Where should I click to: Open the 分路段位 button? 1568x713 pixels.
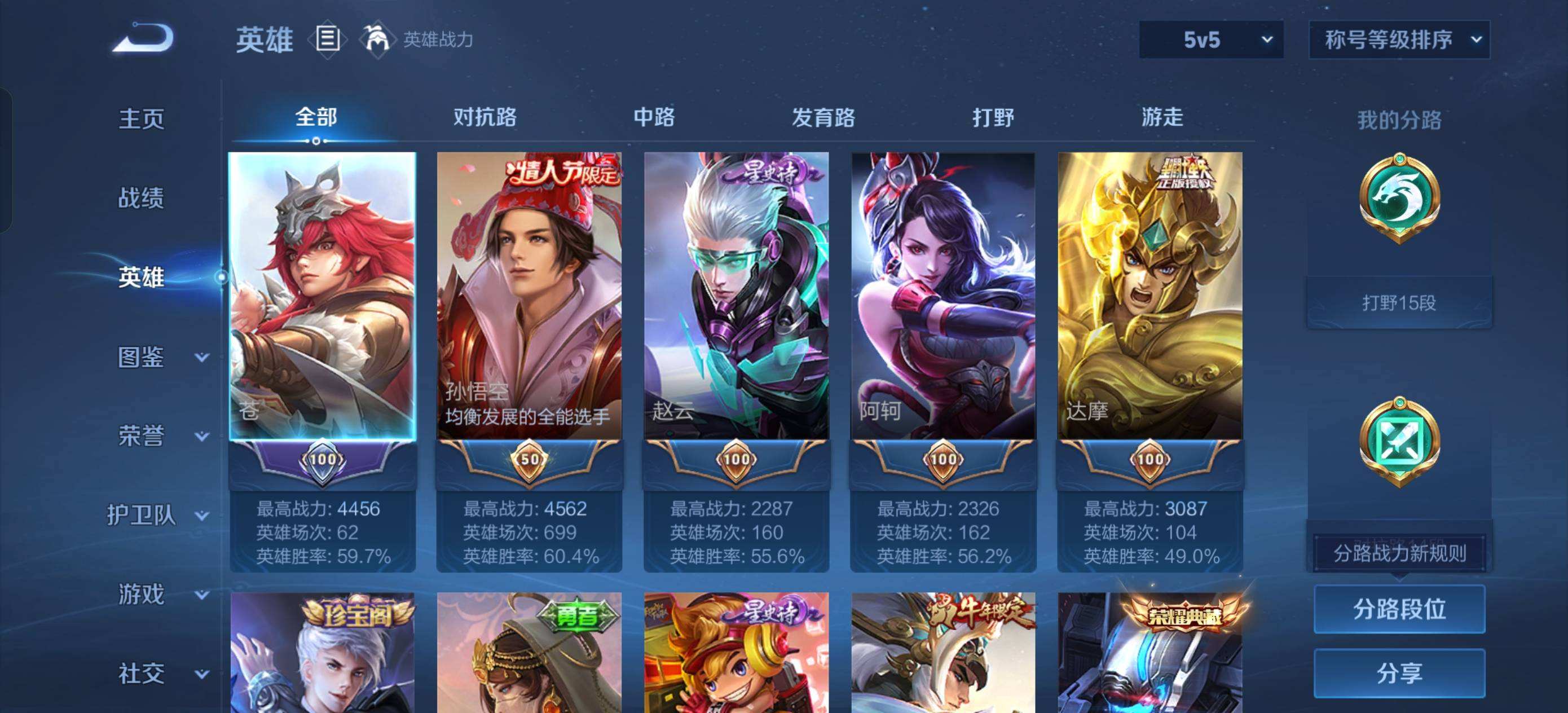pyautogui.click(x=1399, y=609)
